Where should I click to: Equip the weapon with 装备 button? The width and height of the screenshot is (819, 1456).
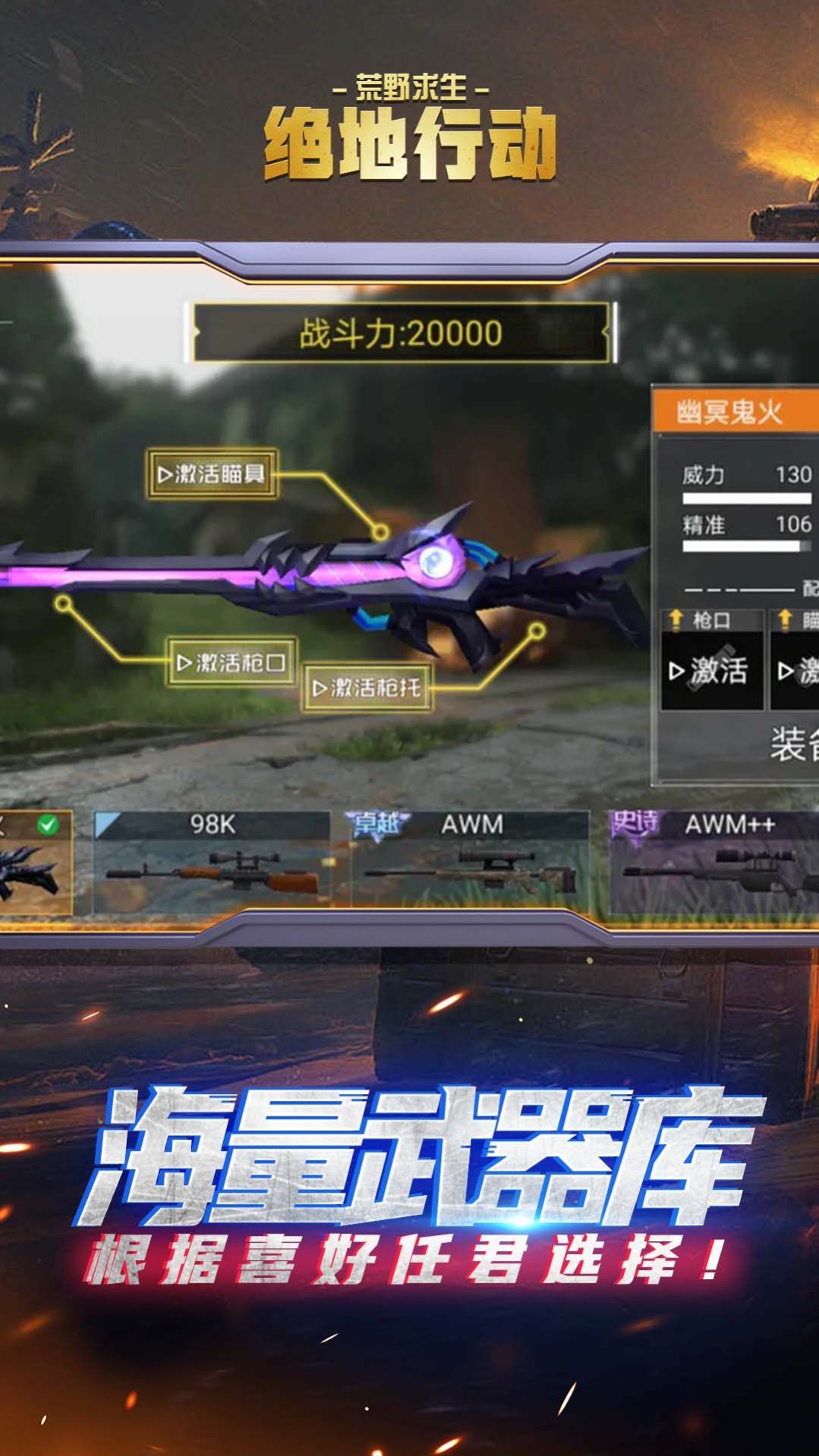click(x=794, y=744)
